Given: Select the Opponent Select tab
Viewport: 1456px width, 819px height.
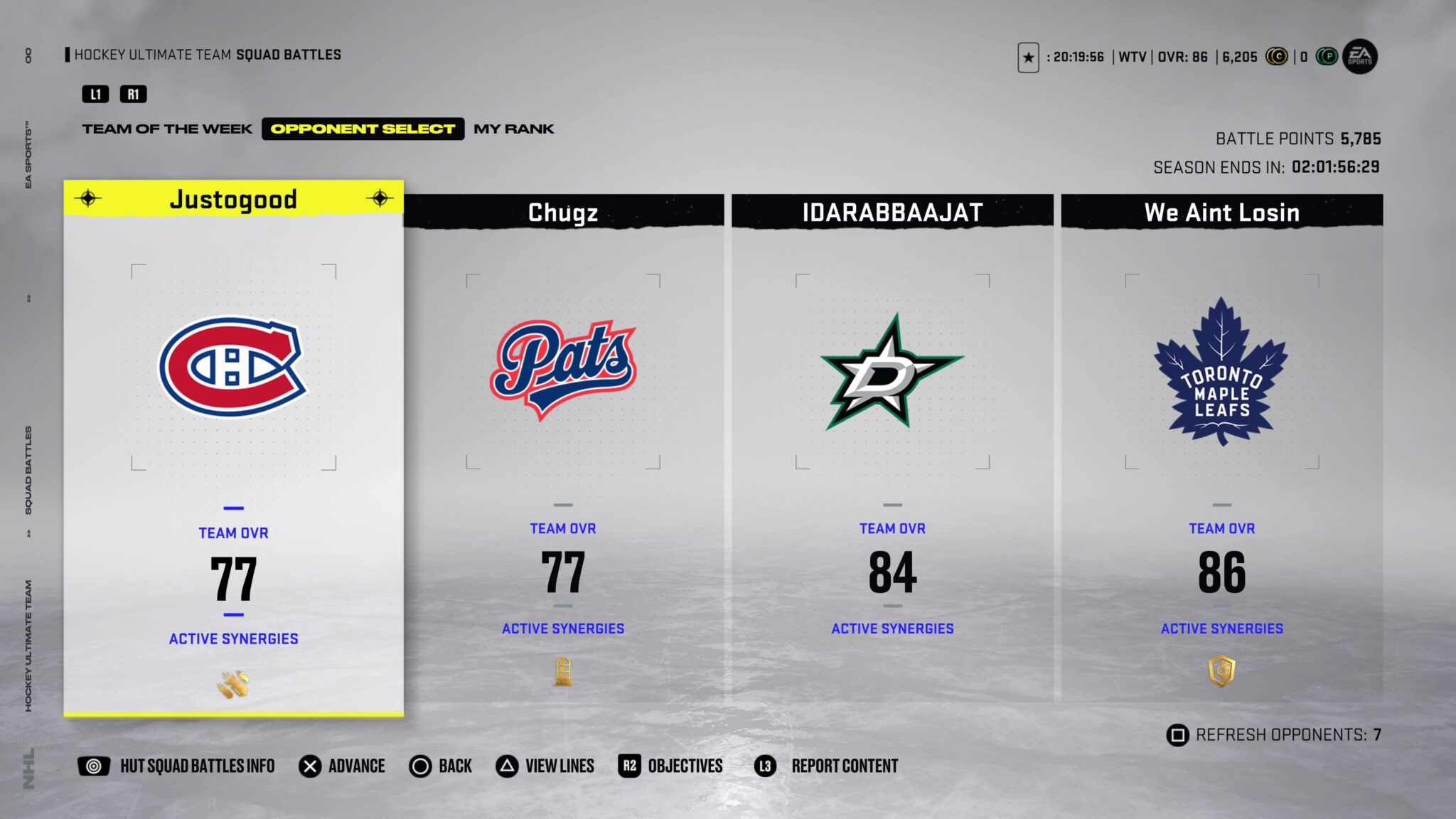Looking at the screenshot, I should 363,129.
